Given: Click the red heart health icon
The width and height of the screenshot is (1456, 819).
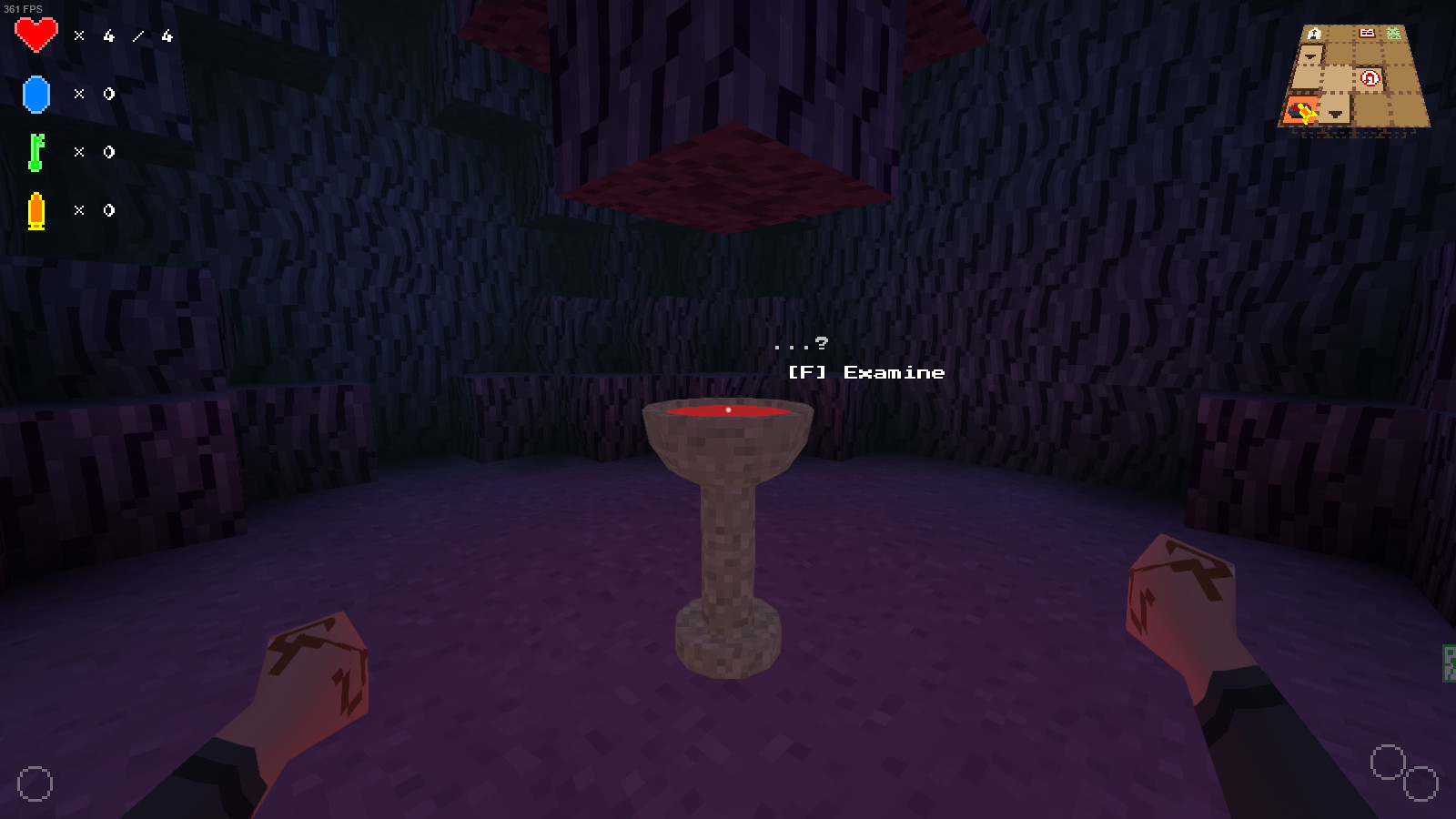Looking at the screenshot, I should tap(36, 35).
